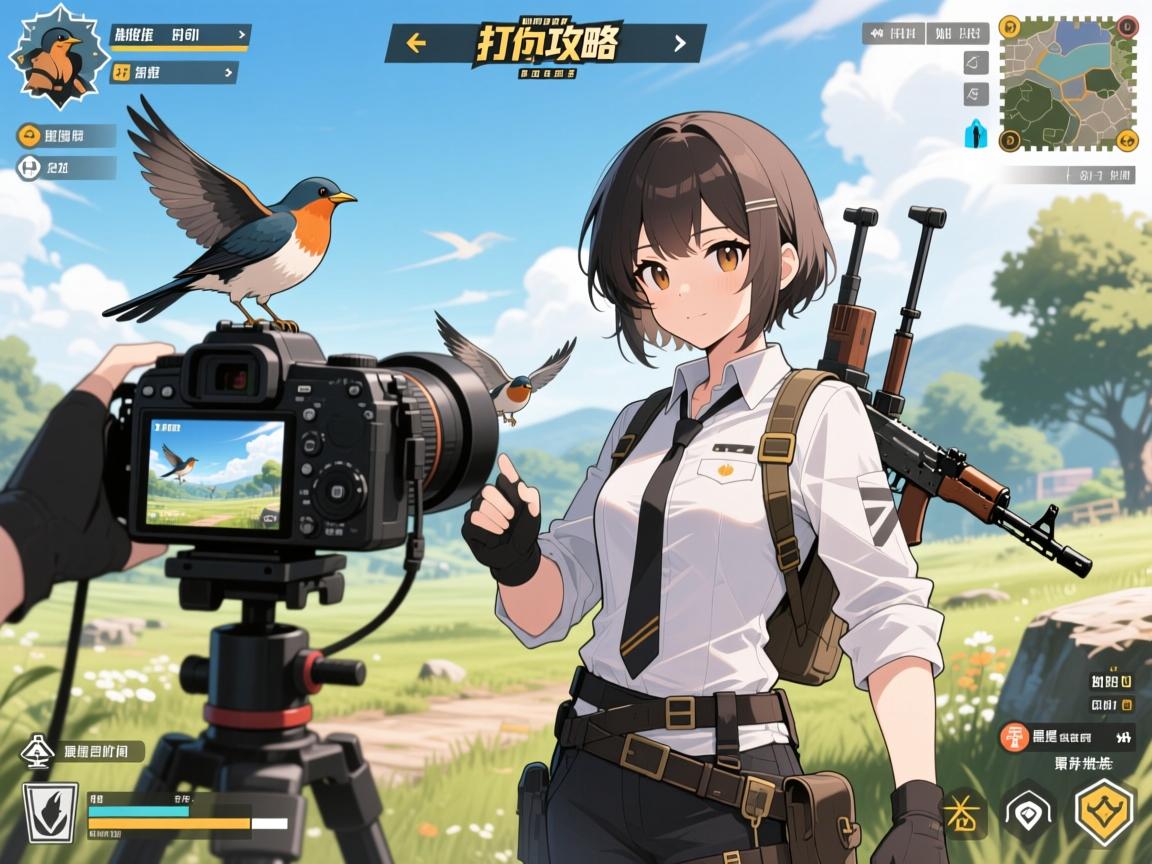
Task: Select the left tab beside the minimap
Action: coord(893,33)
